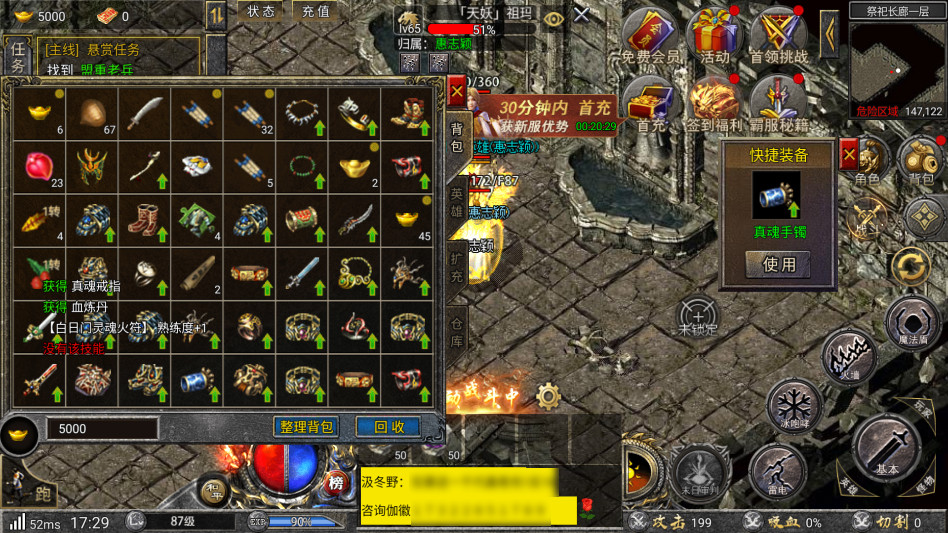Open the 祭祀长廊一层 minimap

(x=898, y=62)
